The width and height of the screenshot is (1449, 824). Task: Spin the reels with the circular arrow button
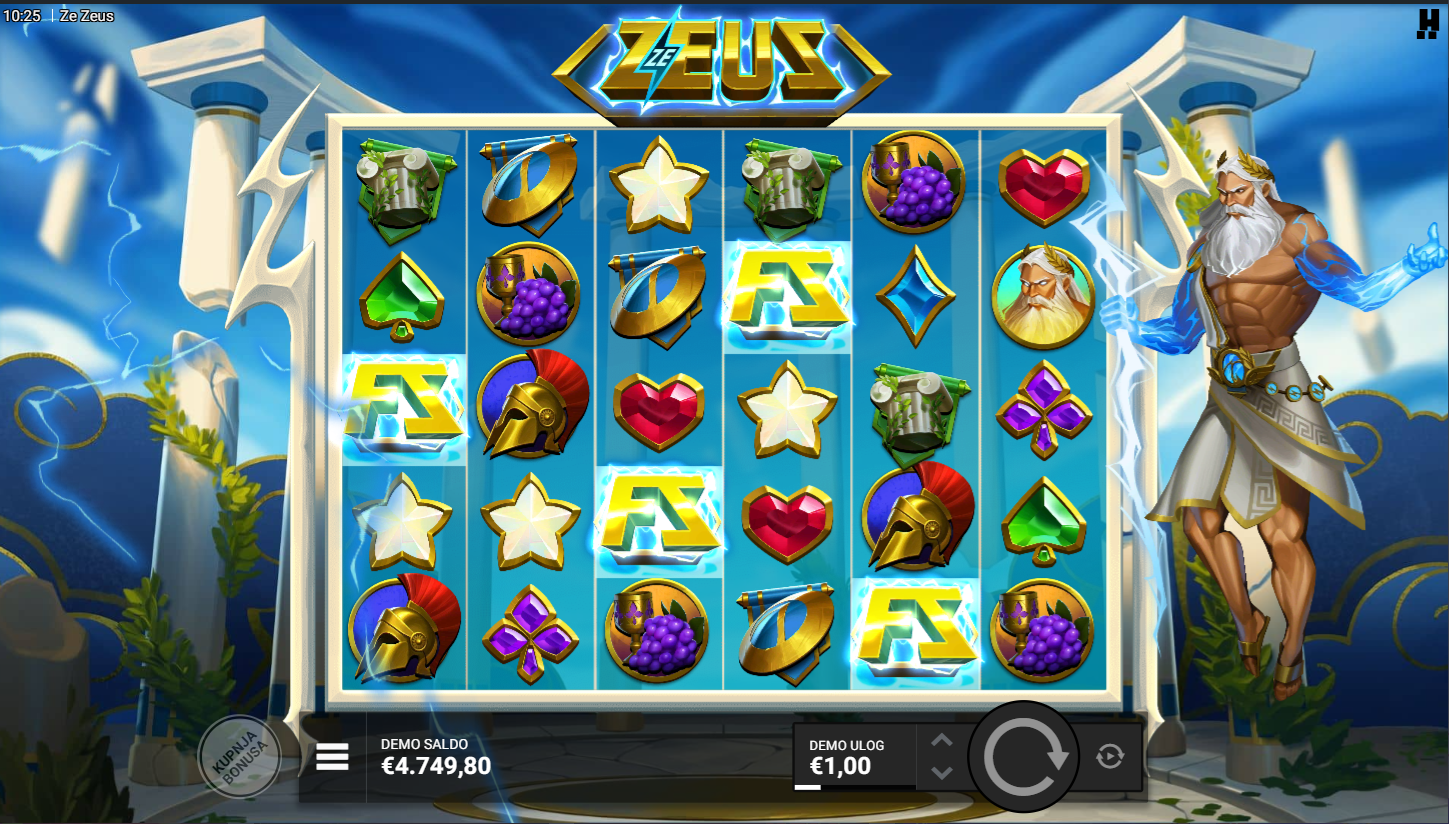tap(1024, 757)
